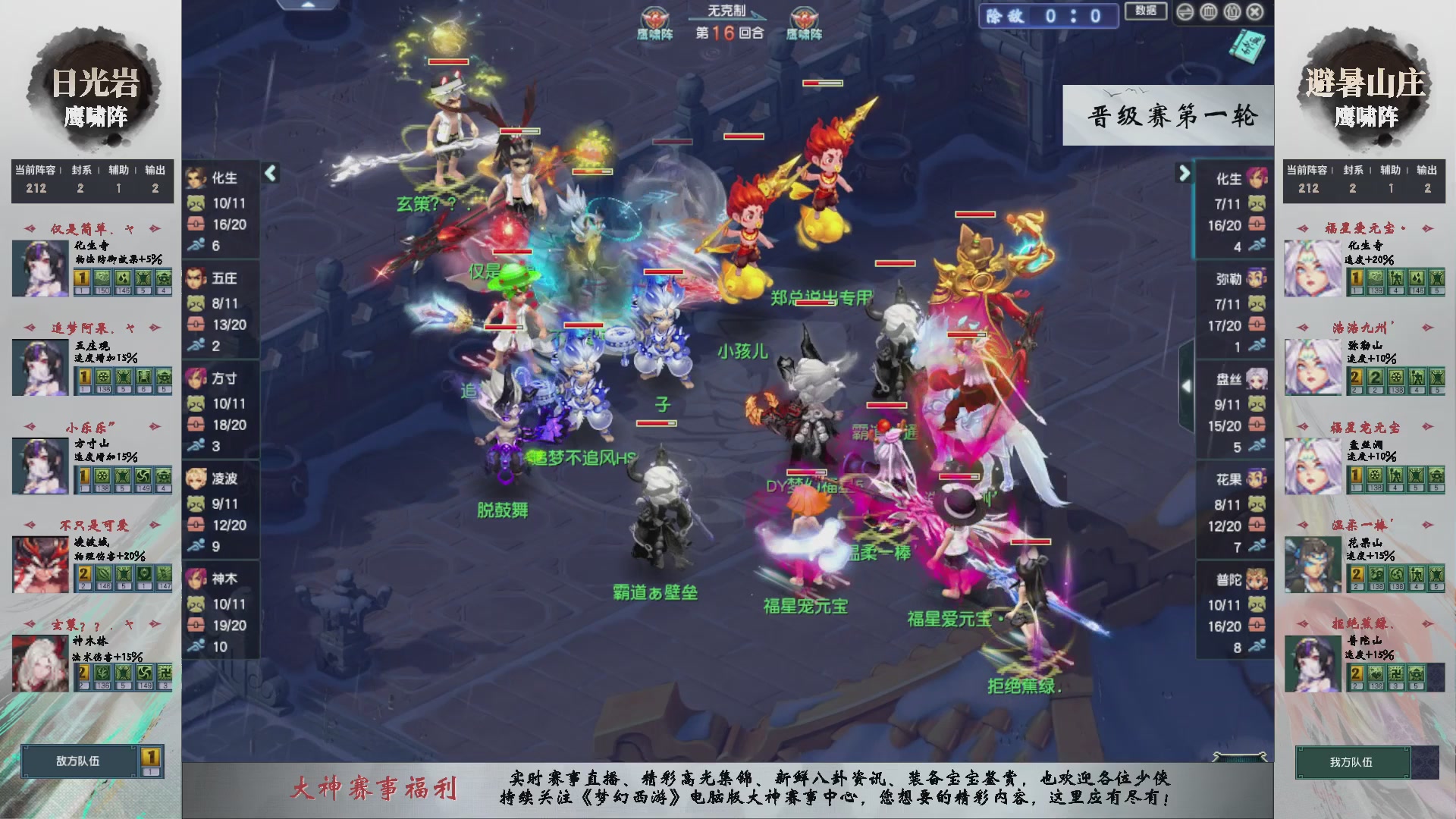
Task: Toggle the gift bag icon near the close button
Action: pos(1232,12)
